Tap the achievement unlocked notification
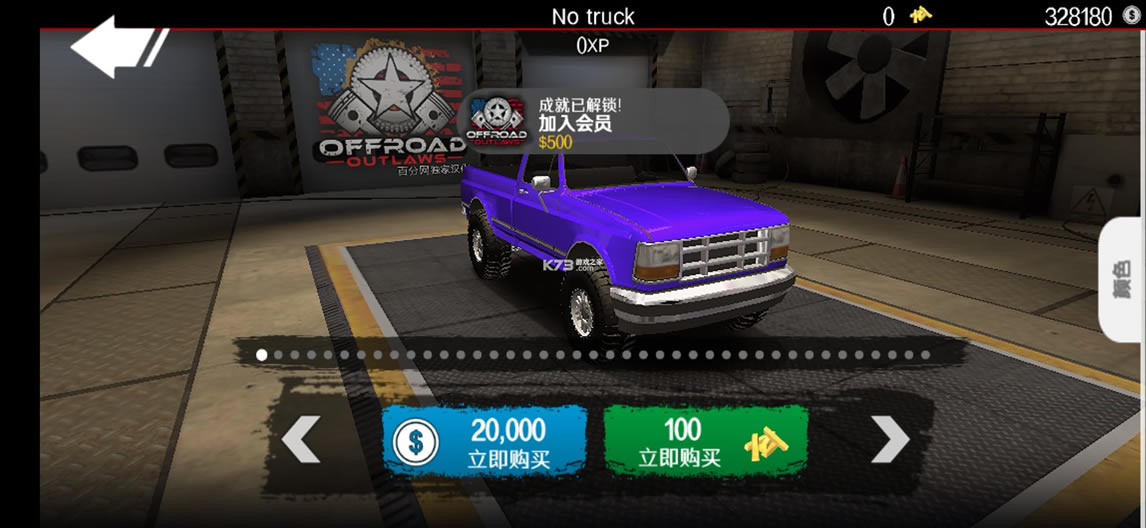This screenshot has width=1146, height=528. [x=594, y=121]
